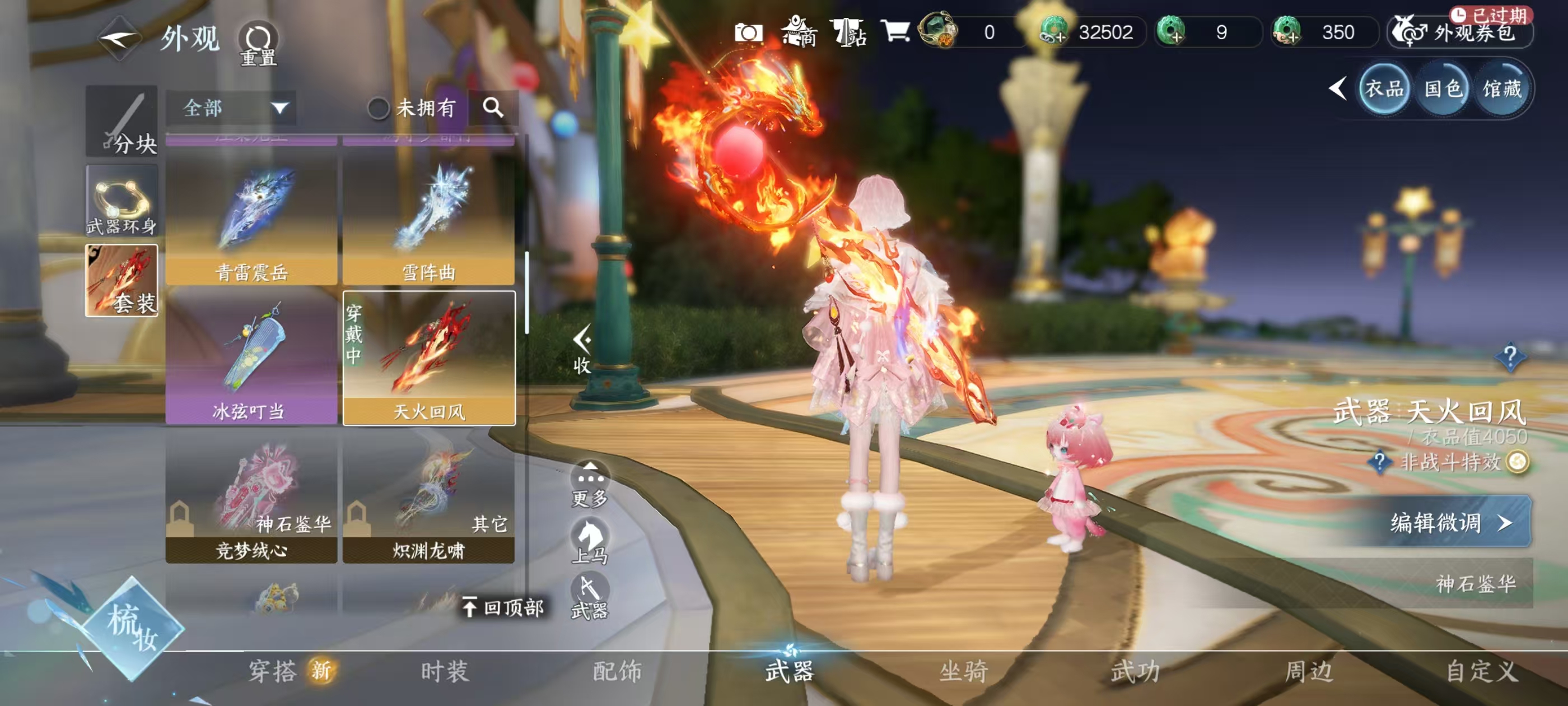Take a screenshot with the camera icon
The height and width of the screenshot is (706, 1568).
point(748,32)
